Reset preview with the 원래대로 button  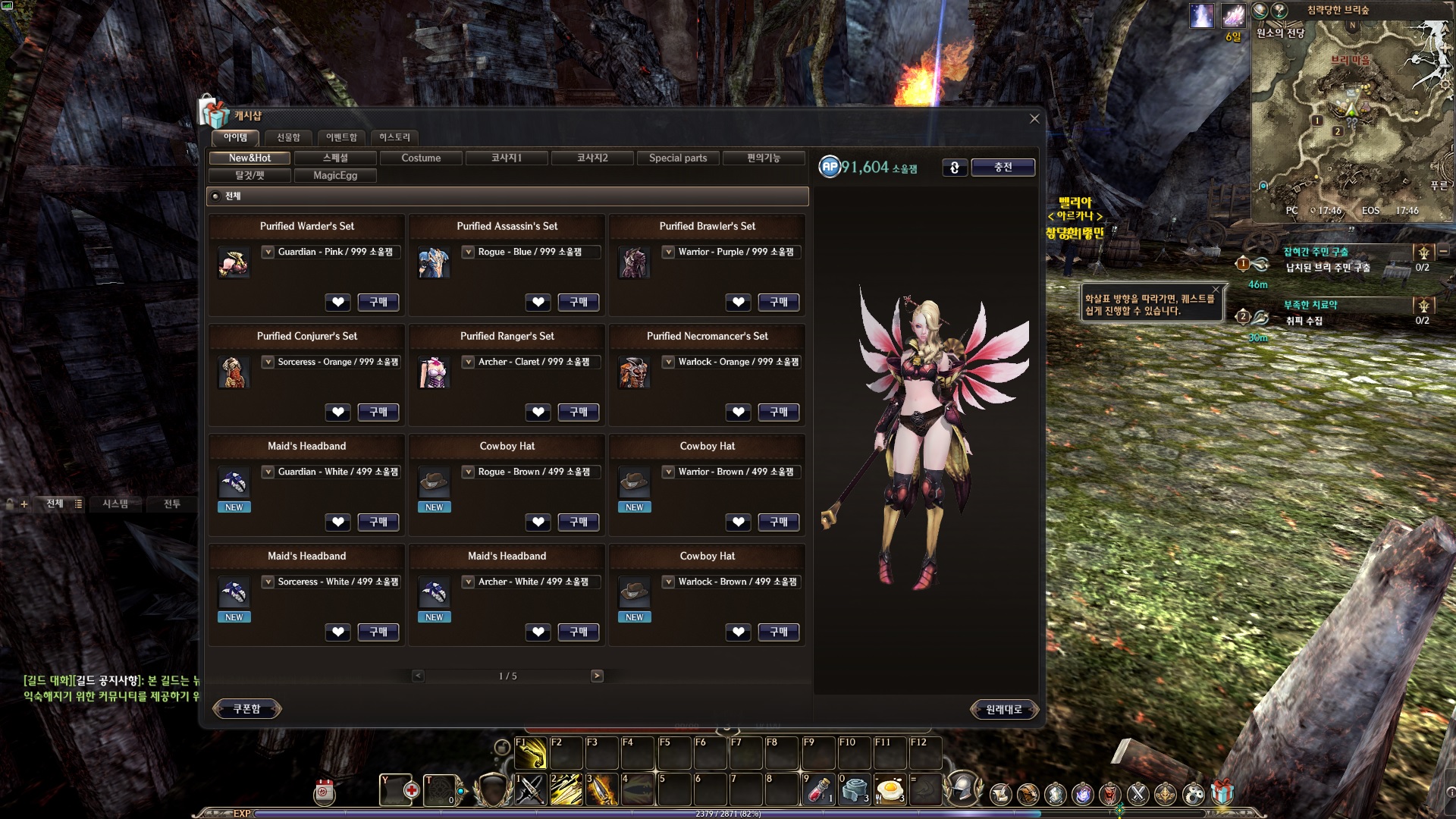click(x=1003, y=710)
